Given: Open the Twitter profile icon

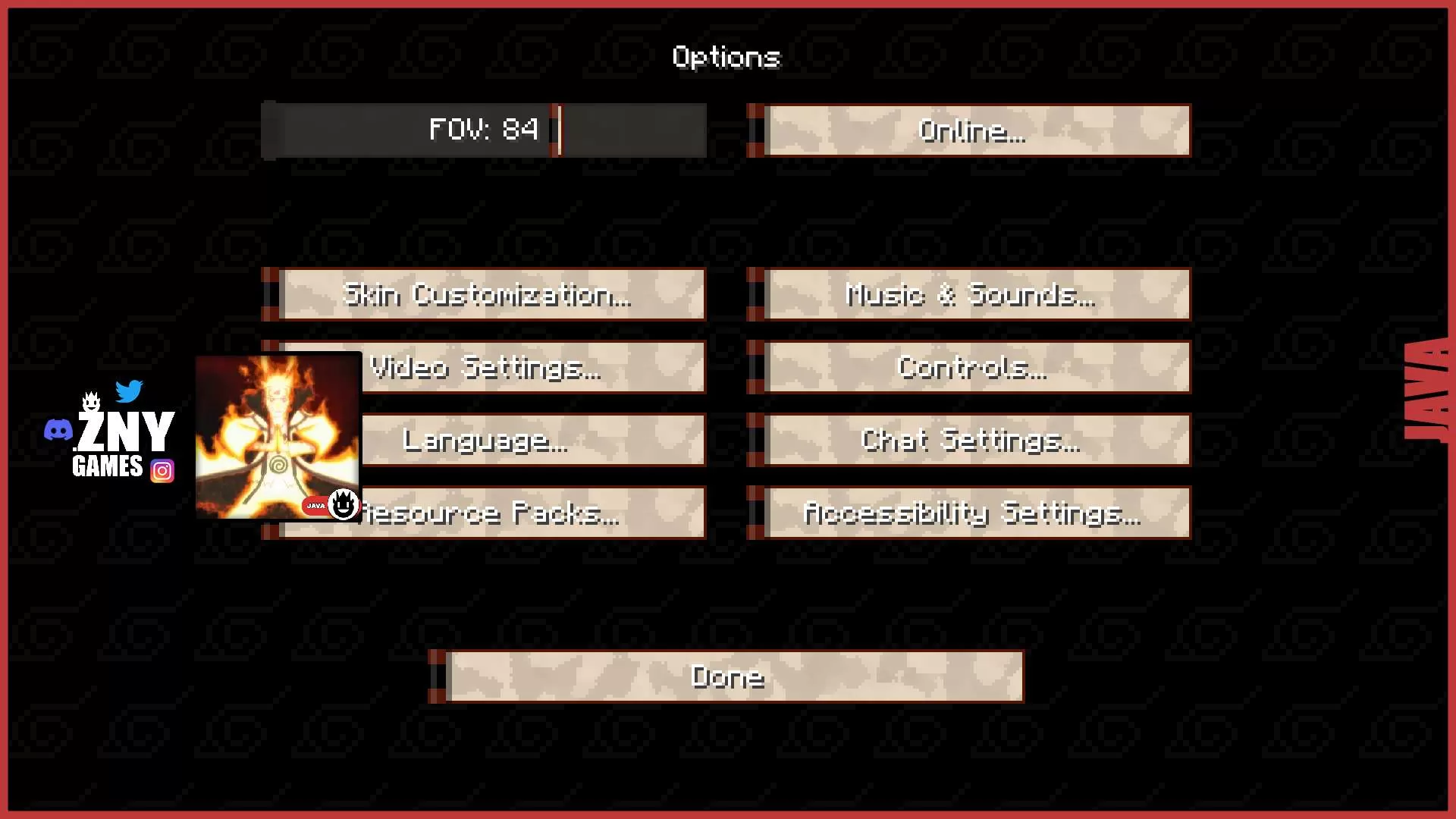Looking at the screenshot, I should tap(129, 392).
